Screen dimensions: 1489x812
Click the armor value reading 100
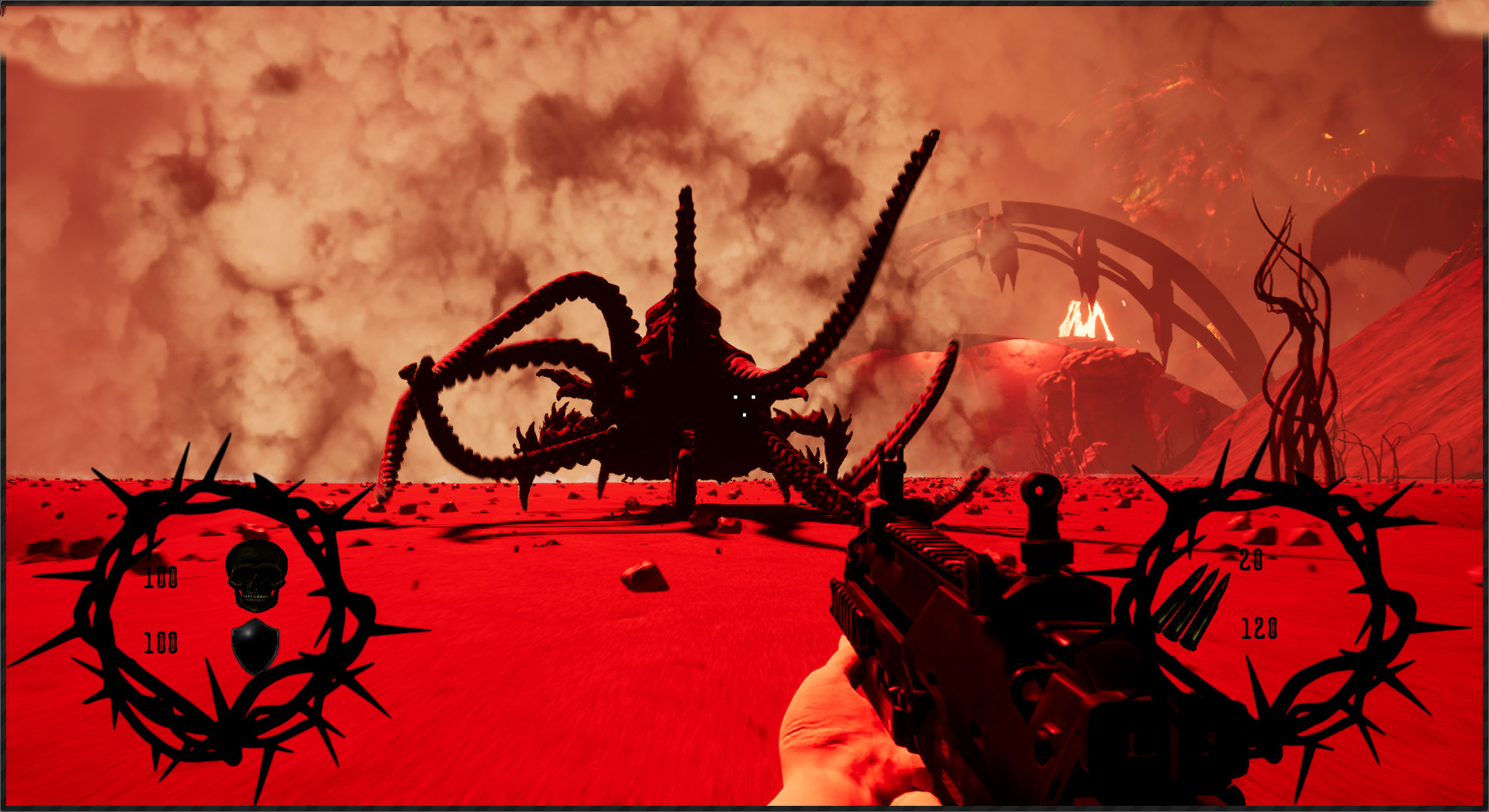(159, 642)
